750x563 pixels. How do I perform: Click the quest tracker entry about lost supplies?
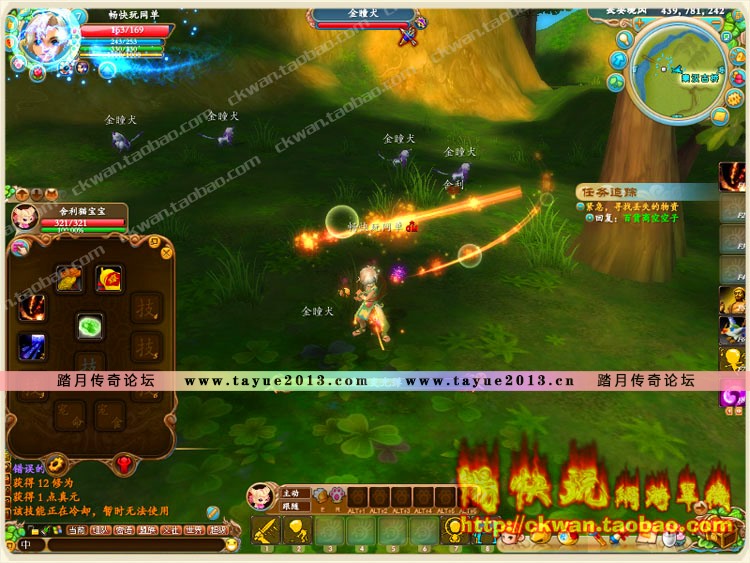(x=630, y=205)
